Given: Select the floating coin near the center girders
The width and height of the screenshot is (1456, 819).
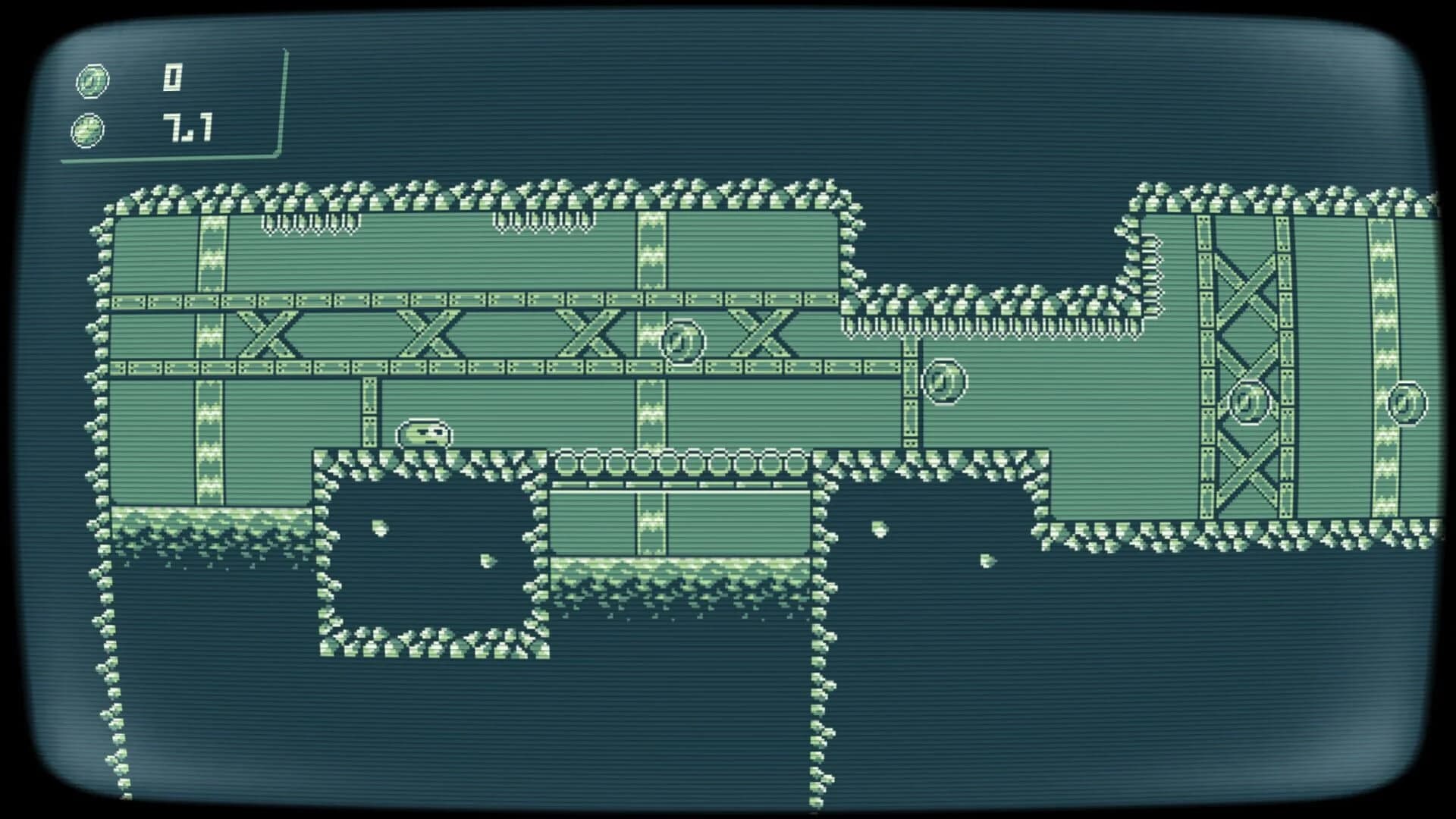Looking at the screenshot, I should click(x=681, y=340).
